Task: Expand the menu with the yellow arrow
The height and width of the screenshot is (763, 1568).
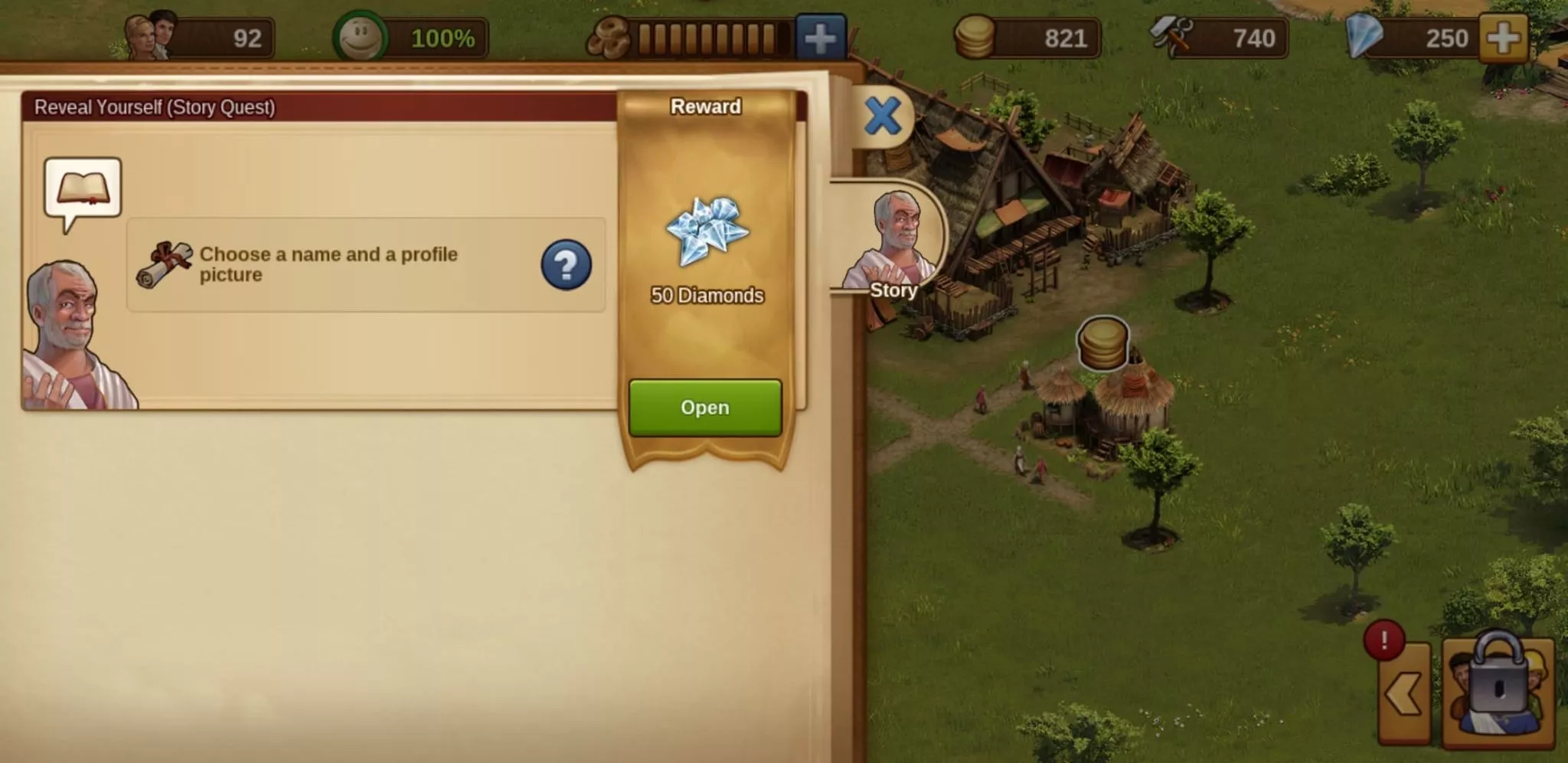Action: (x=1404, y=694)
